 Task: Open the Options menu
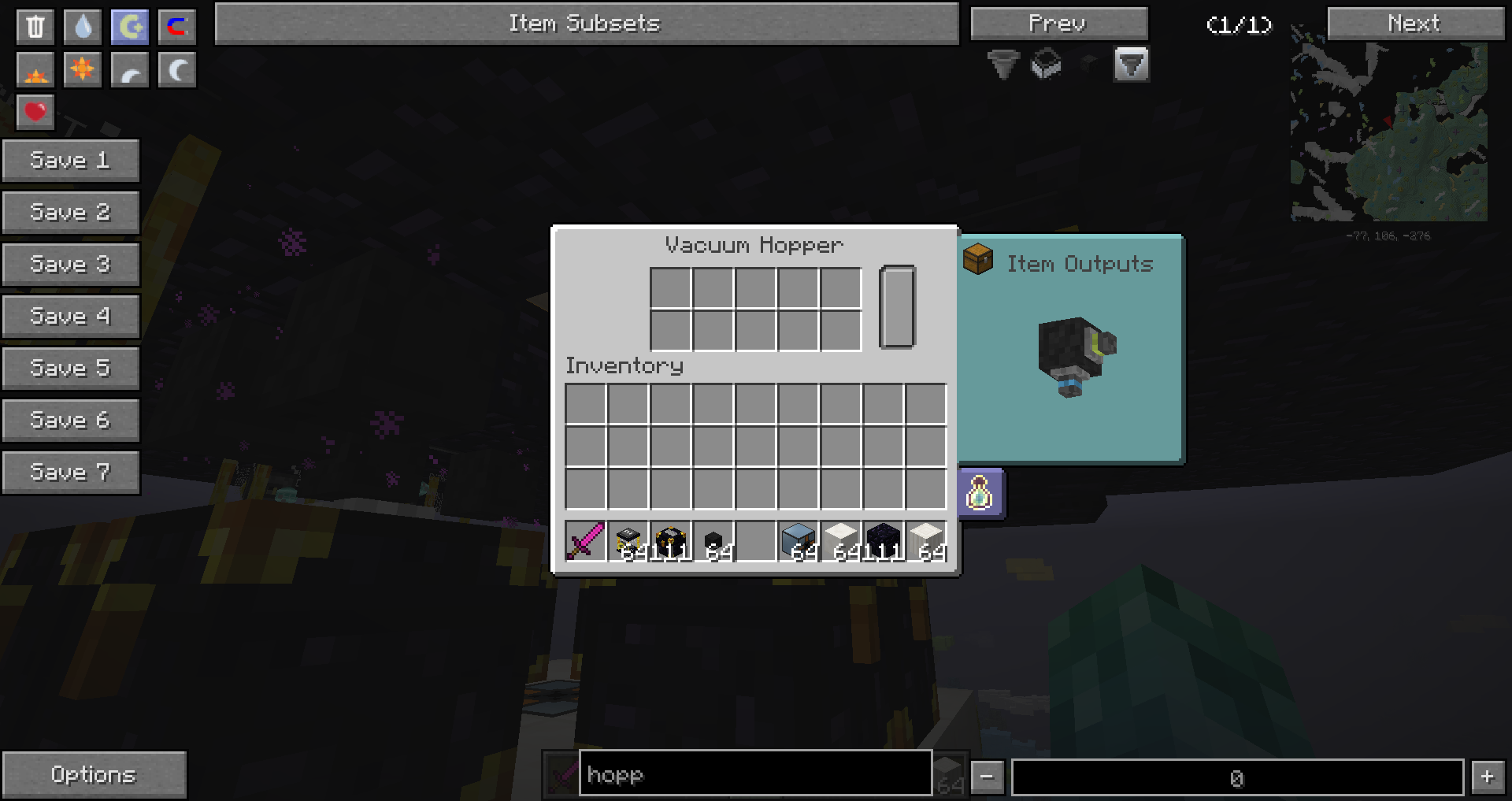[94, 774]
